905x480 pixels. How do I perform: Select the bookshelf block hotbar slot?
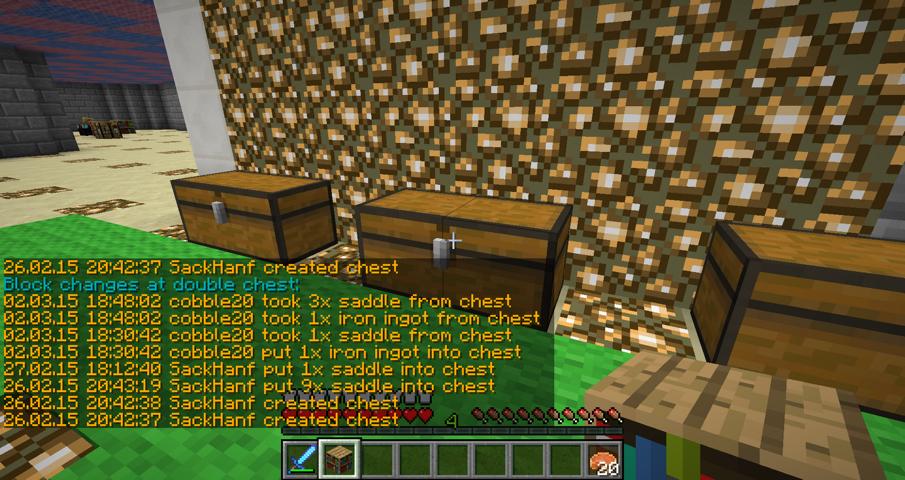[x=338, y=459]
